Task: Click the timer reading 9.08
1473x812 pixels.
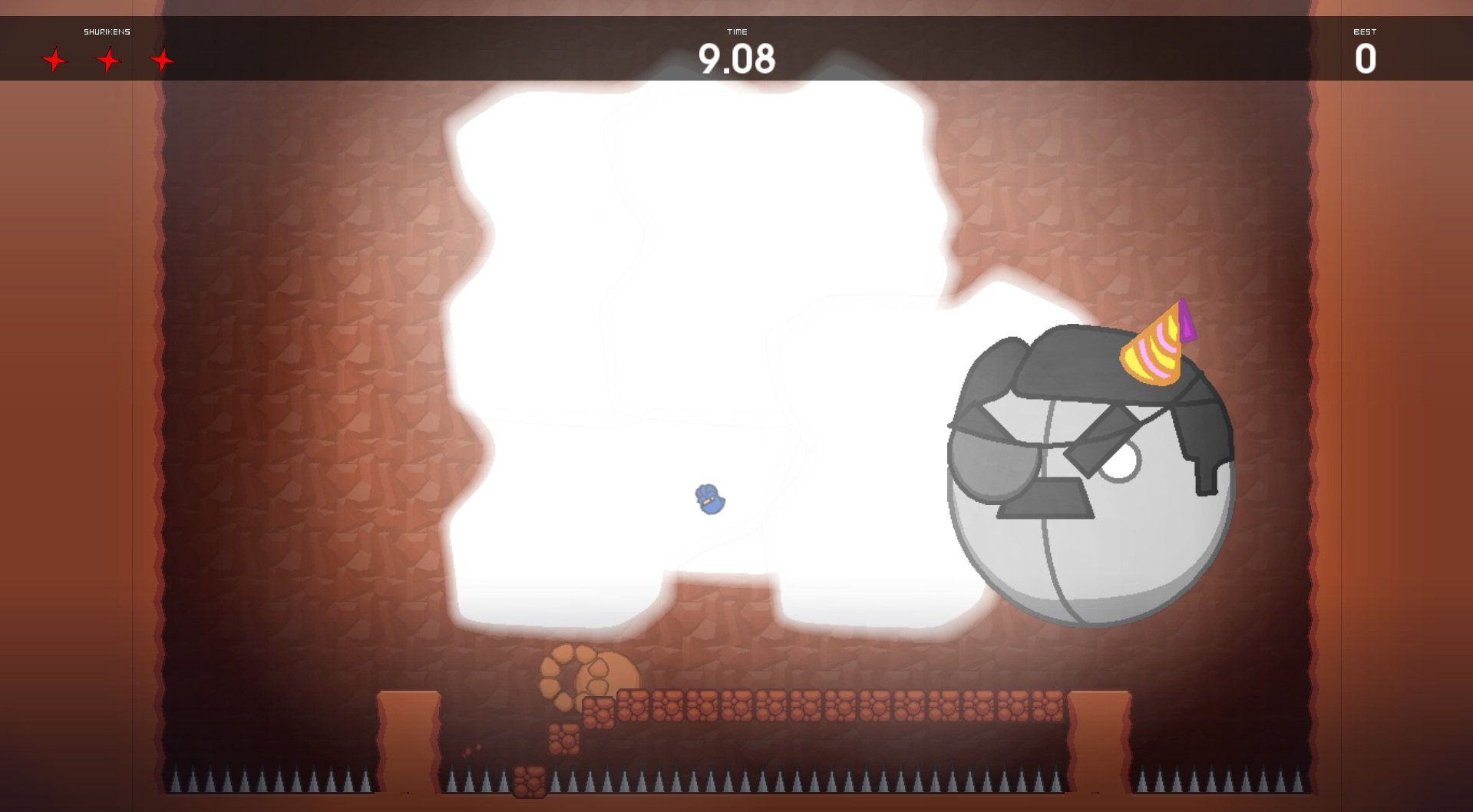Action: (738, 58)
